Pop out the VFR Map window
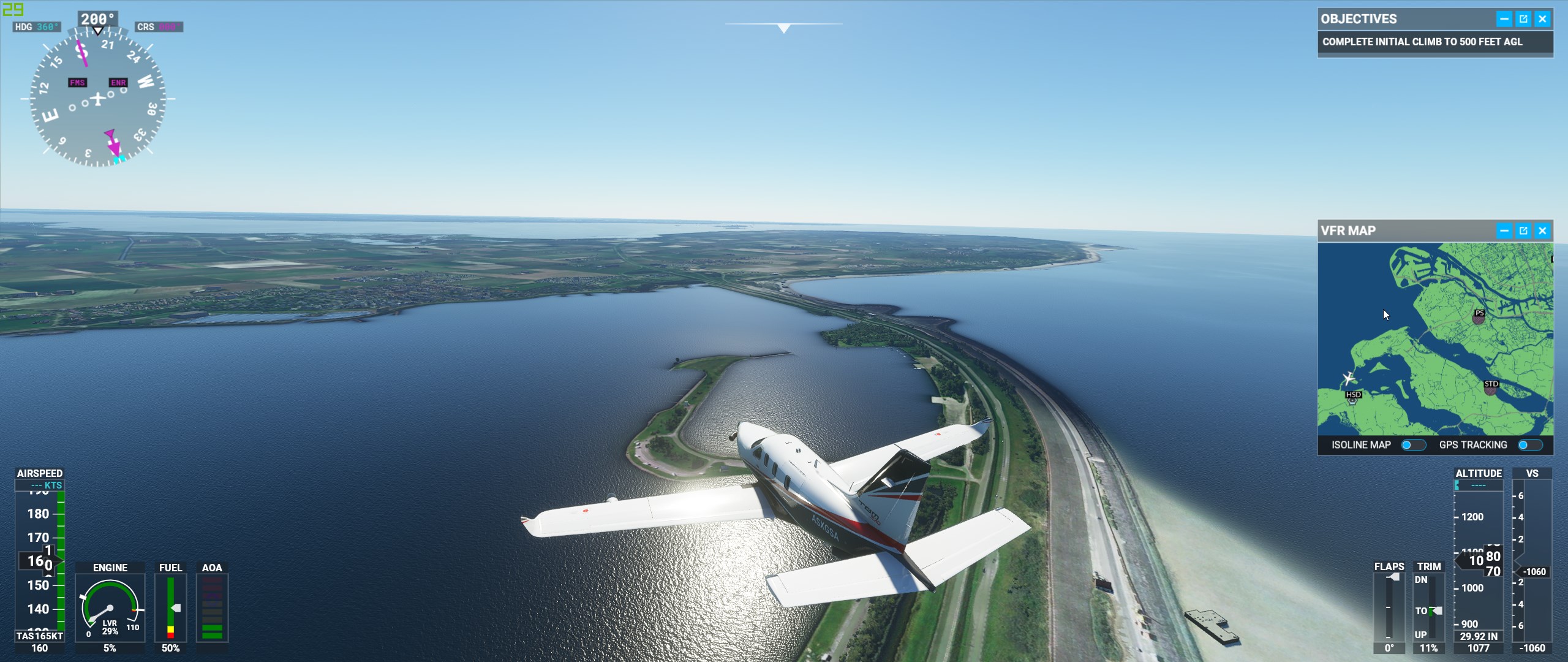This screenshot has width=1568, height=662. coord(1523,231)
